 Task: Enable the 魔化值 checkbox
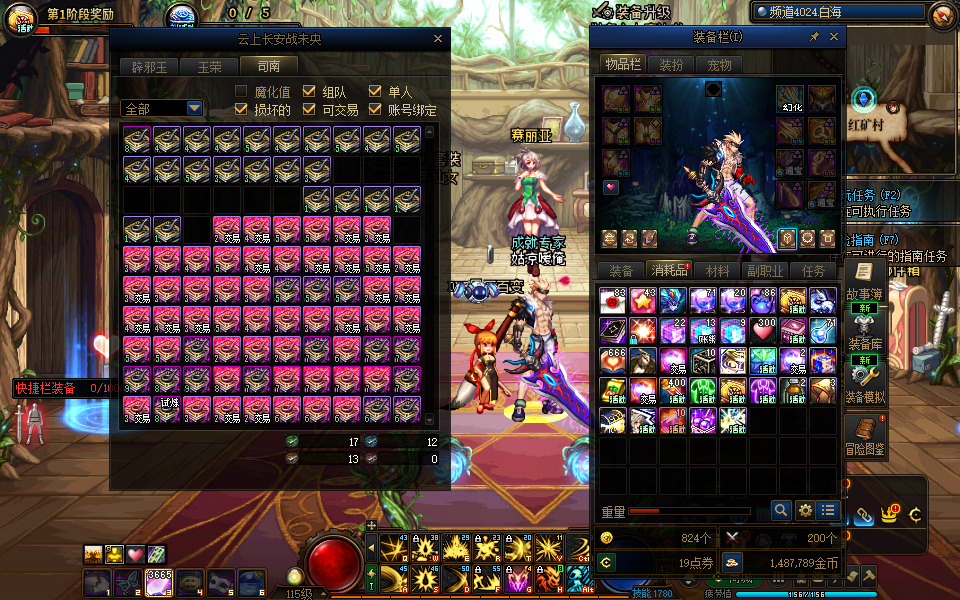coord(241,92)
